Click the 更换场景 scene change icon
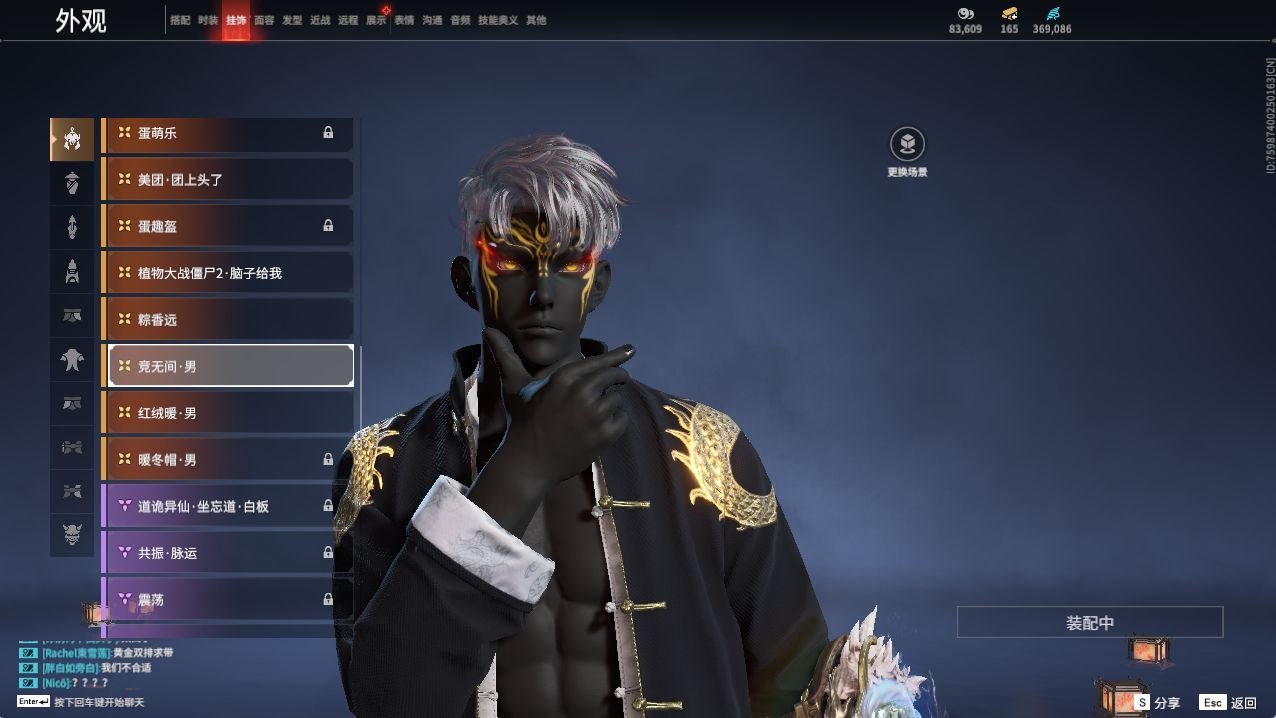 [907, 146]
